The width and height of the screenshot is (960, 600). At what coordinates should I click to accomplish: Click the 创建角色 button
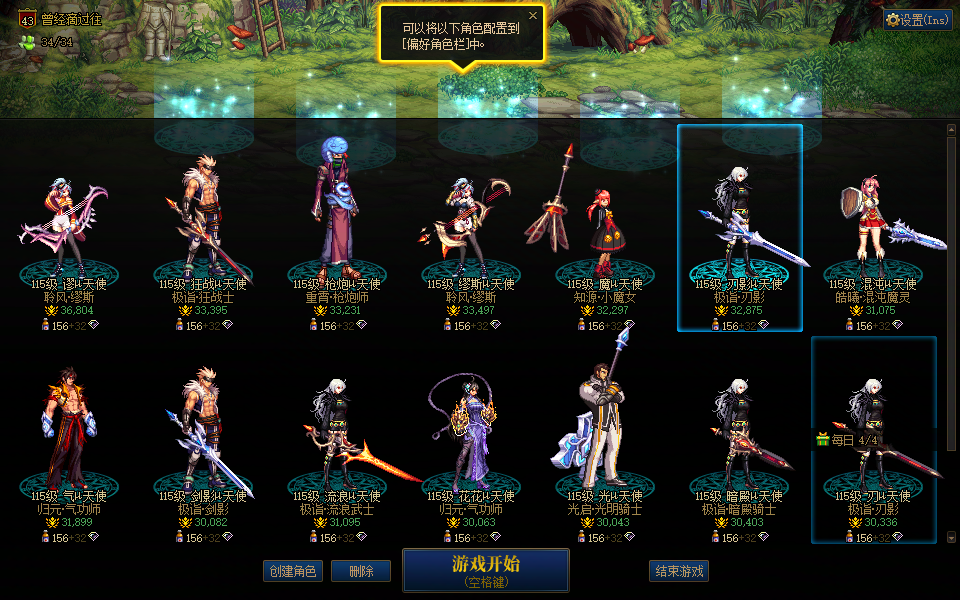click(x=292, y=571)
